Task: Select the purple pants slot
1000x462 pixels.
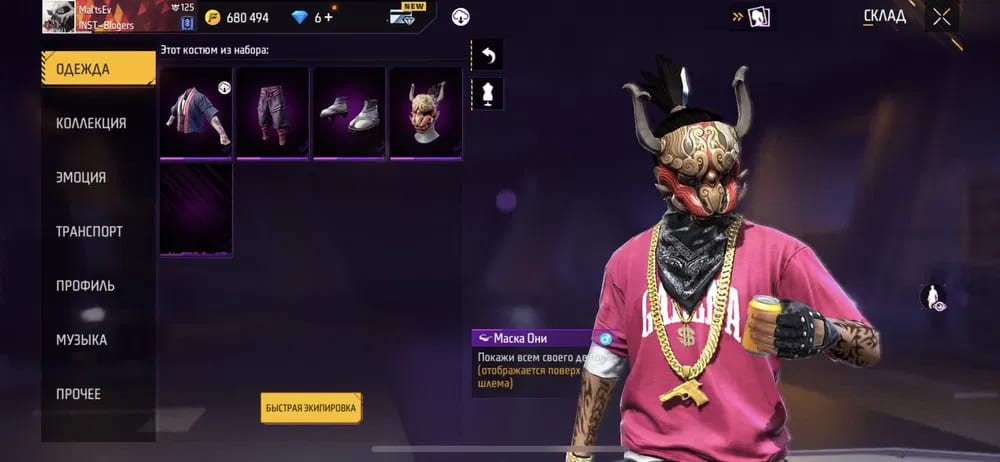Action: click(x=272, y=111)
